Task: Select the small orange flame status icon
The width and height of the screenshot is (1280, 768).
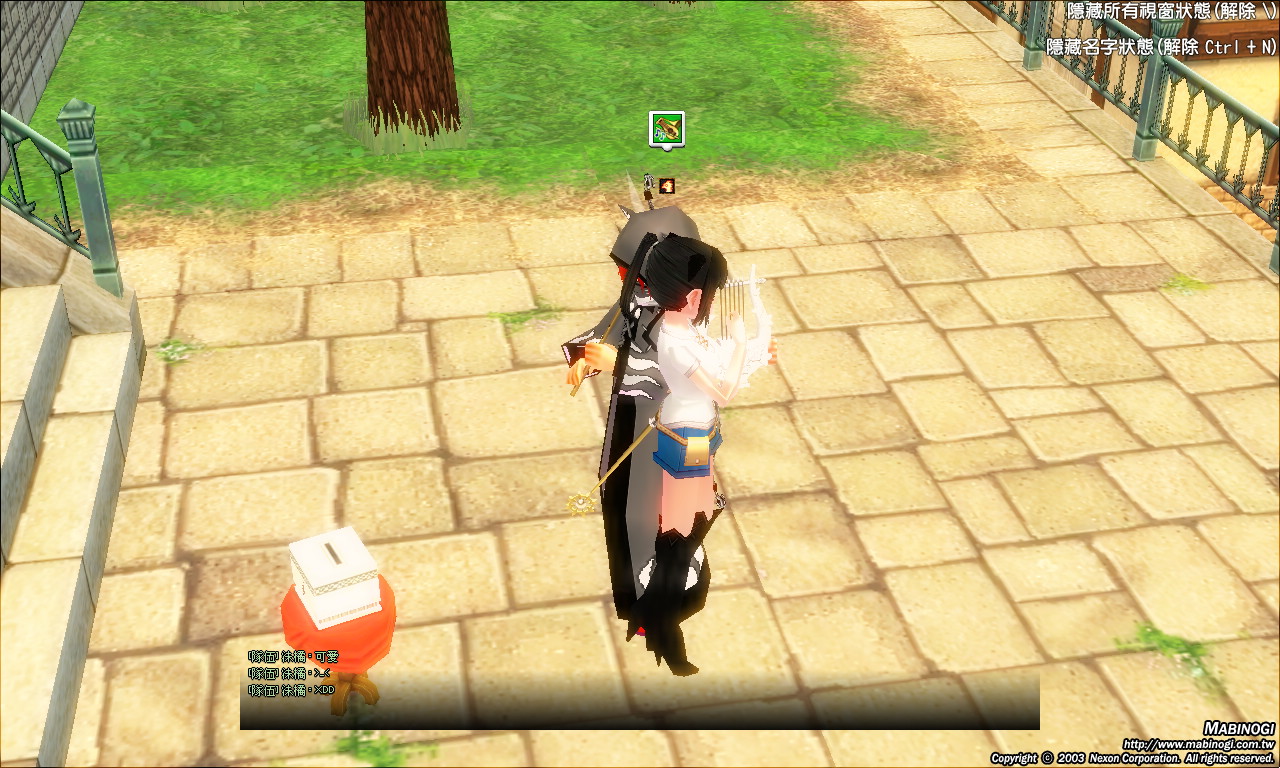Action: (667, 185)
